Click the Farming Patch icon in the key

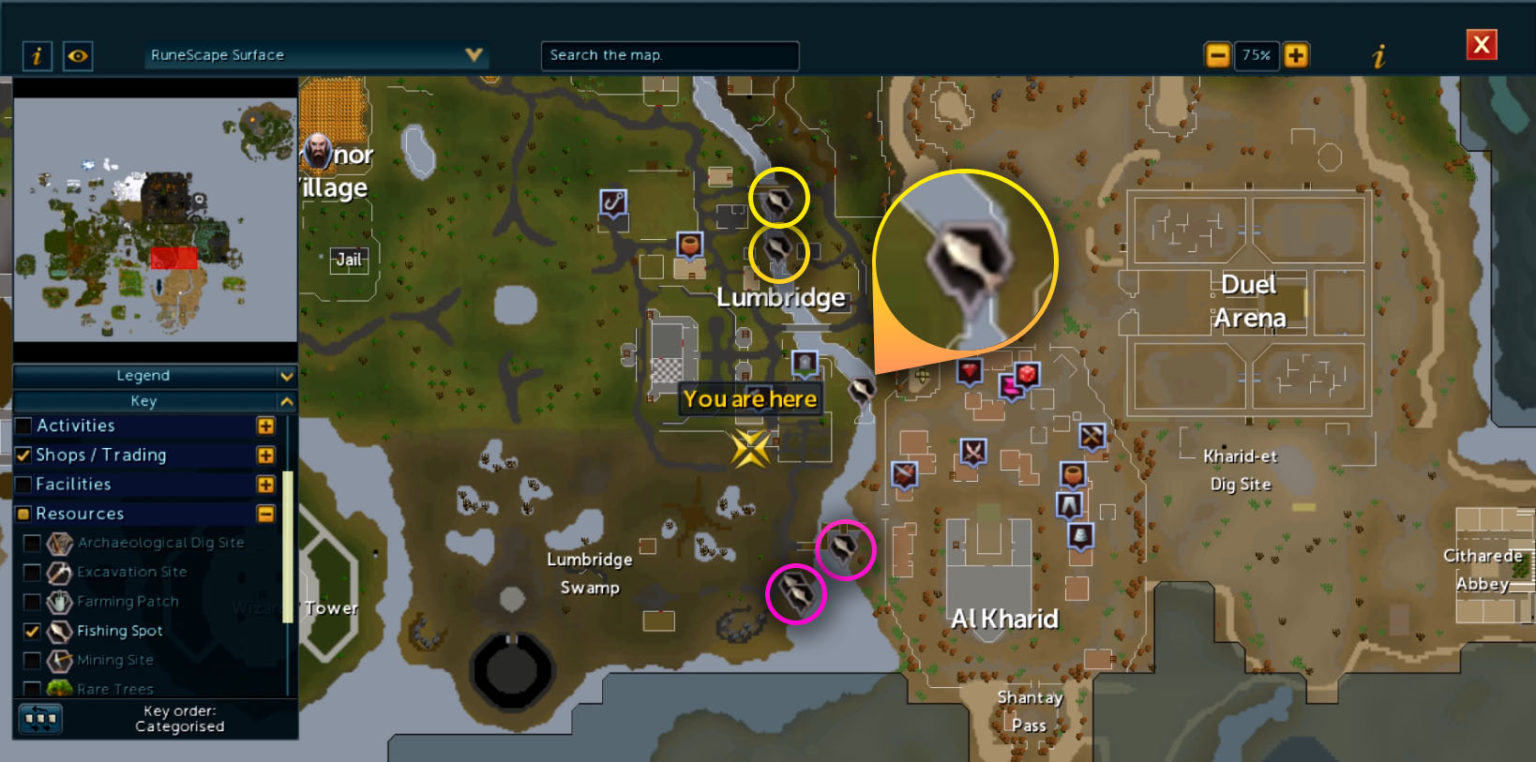pos(59,601)
